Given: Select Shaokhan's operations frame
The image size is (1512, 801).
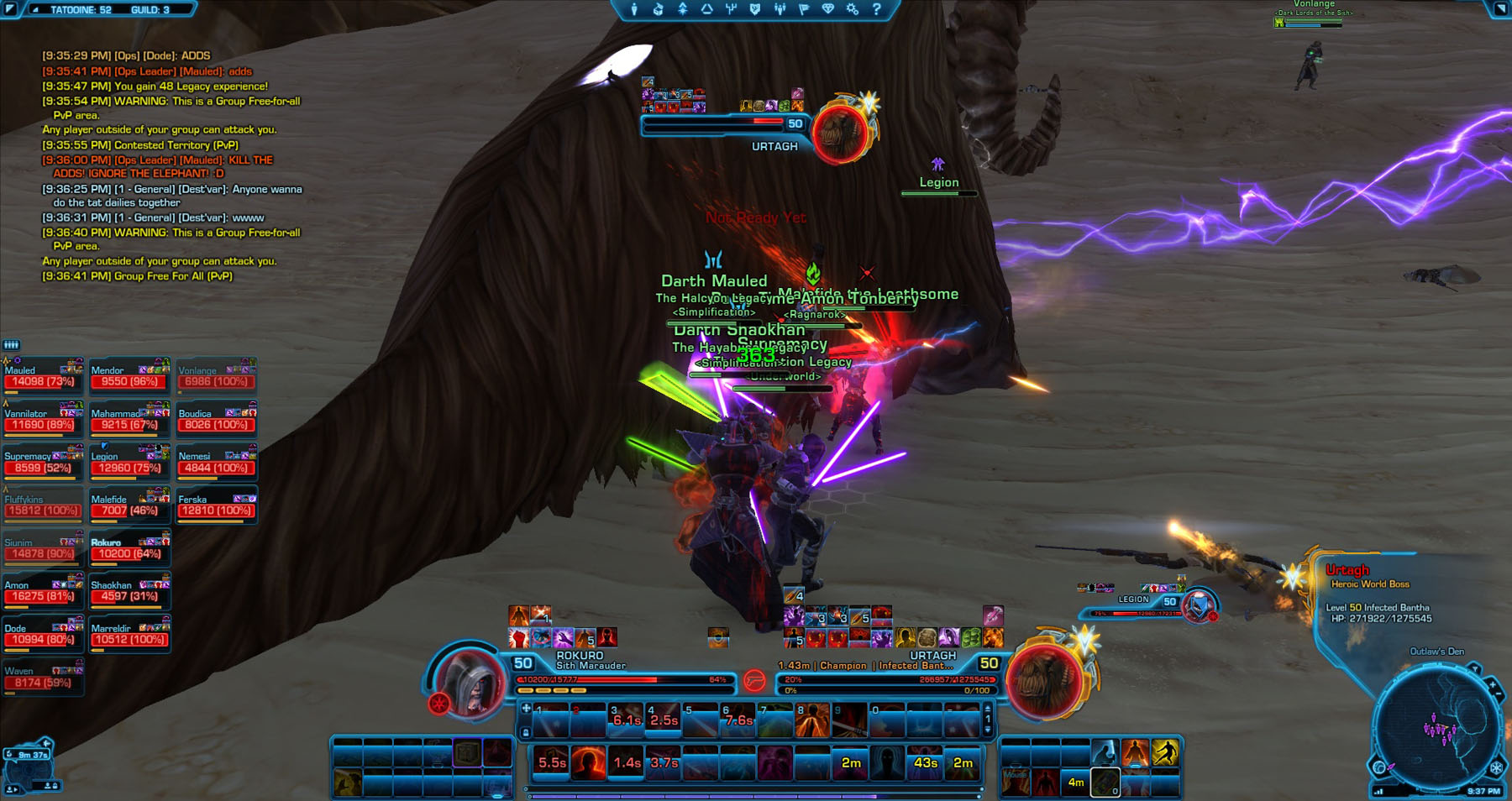Looking at the screenshot, I should pyautogui.click(x=129, y=592).
